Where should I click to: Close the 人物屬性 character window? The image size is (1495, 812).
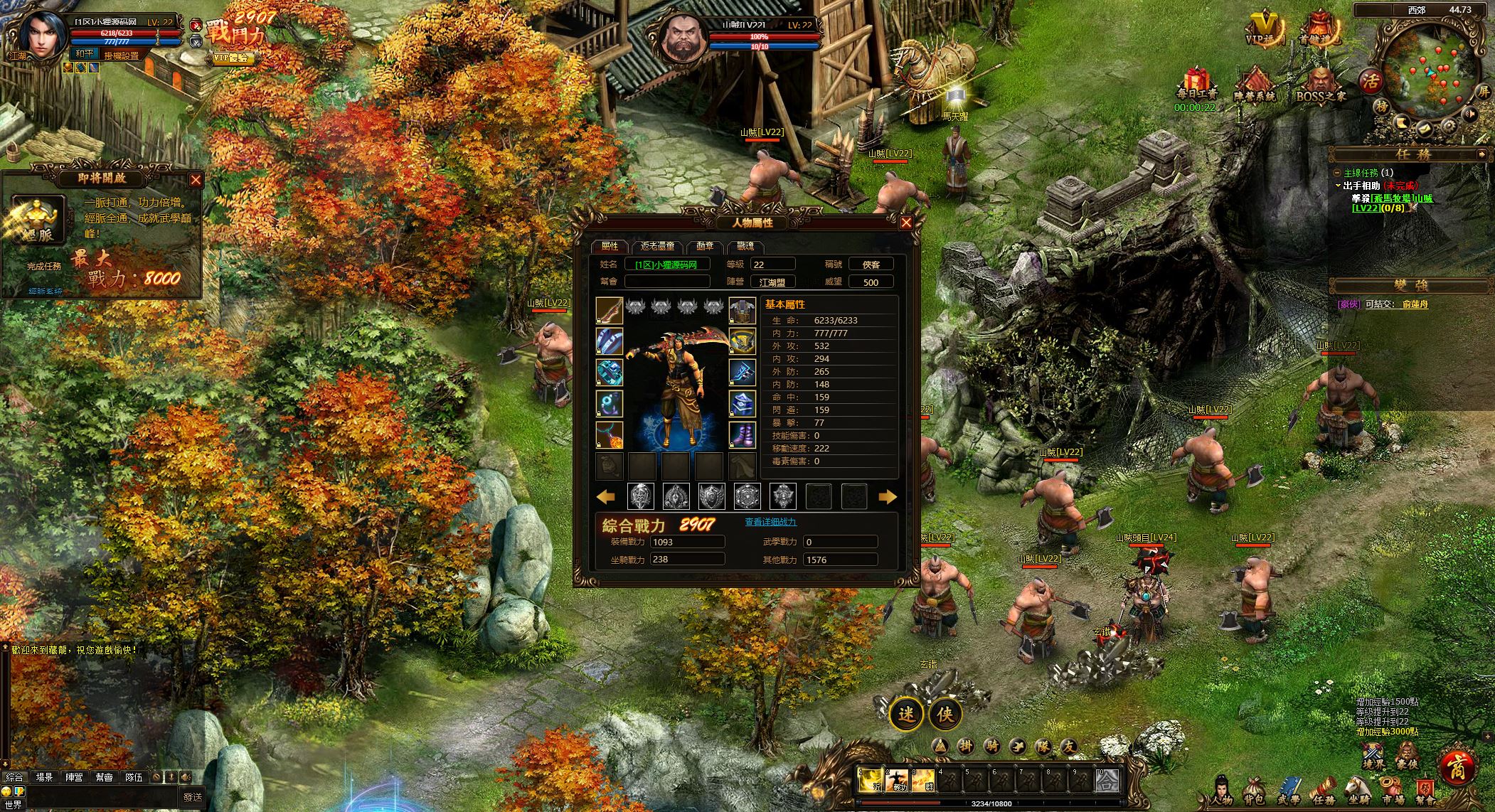[x=906, y=223]
